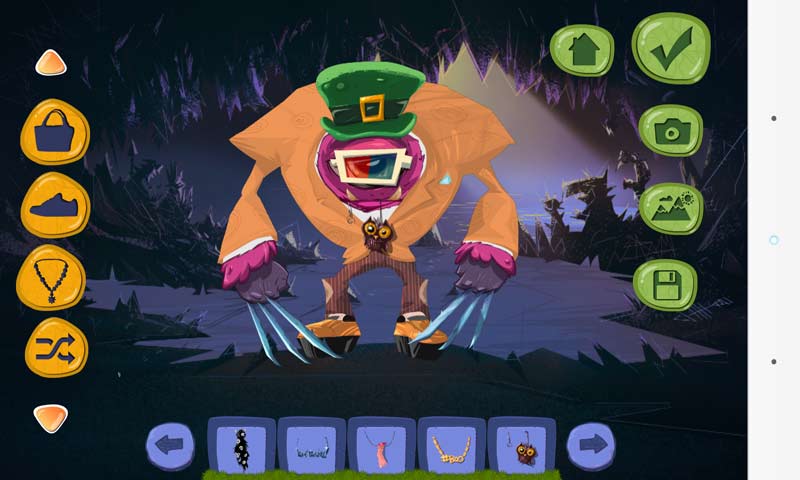Open the handbag accessories category
The height and width of the screenshot is (480, 800).
pos(55,132)
